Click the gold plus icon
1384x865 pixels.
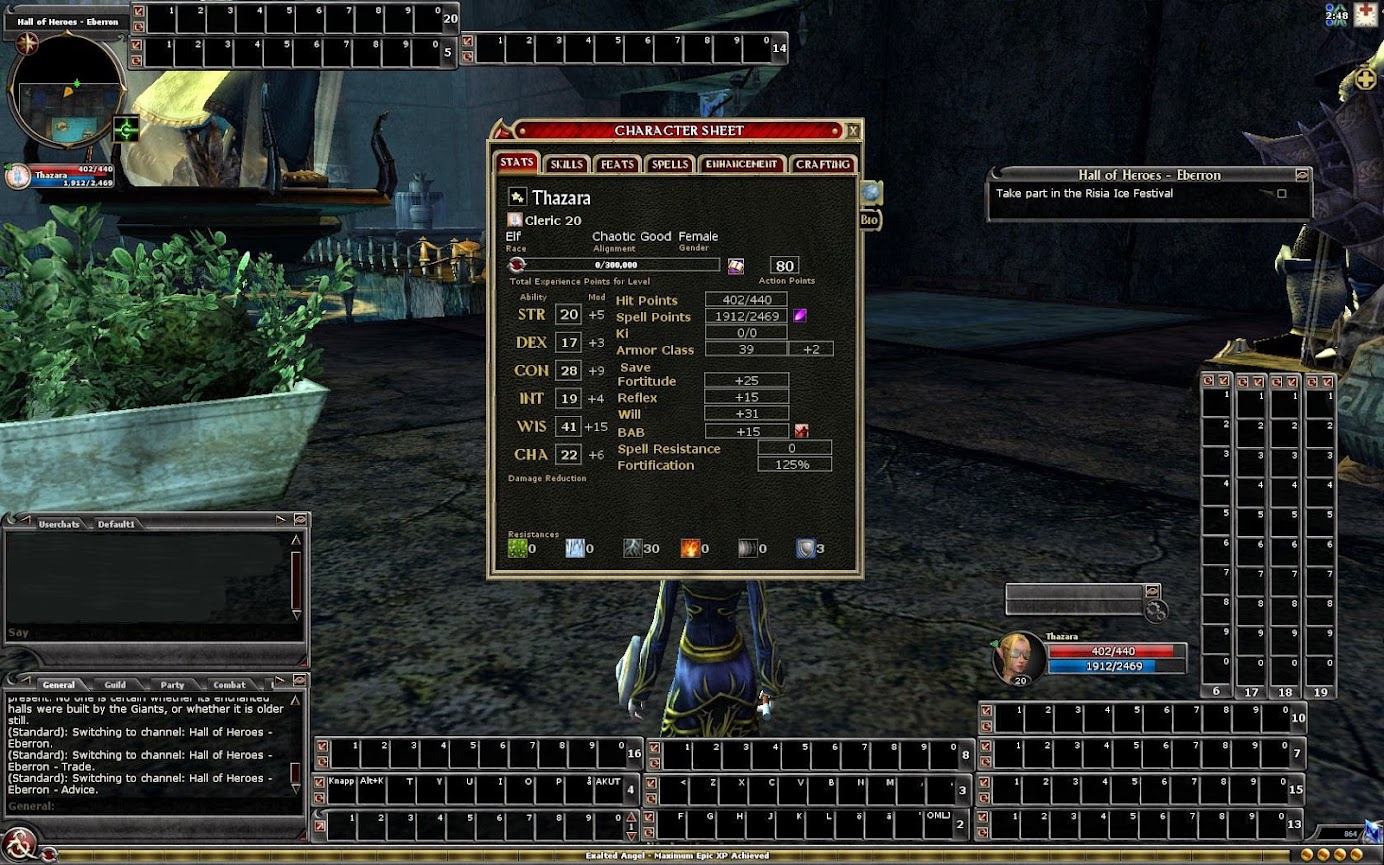[x=1365, y=78]
